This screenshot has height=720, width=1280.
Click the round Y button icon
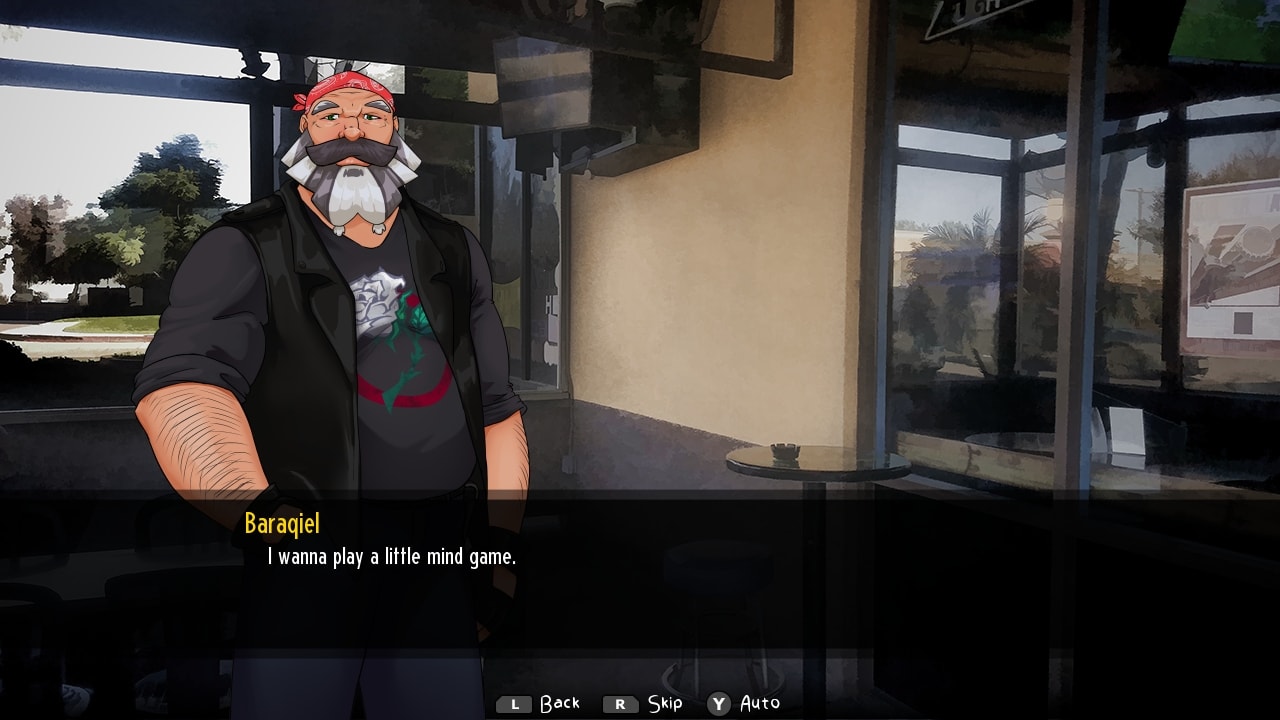click(x=717, y=704)
